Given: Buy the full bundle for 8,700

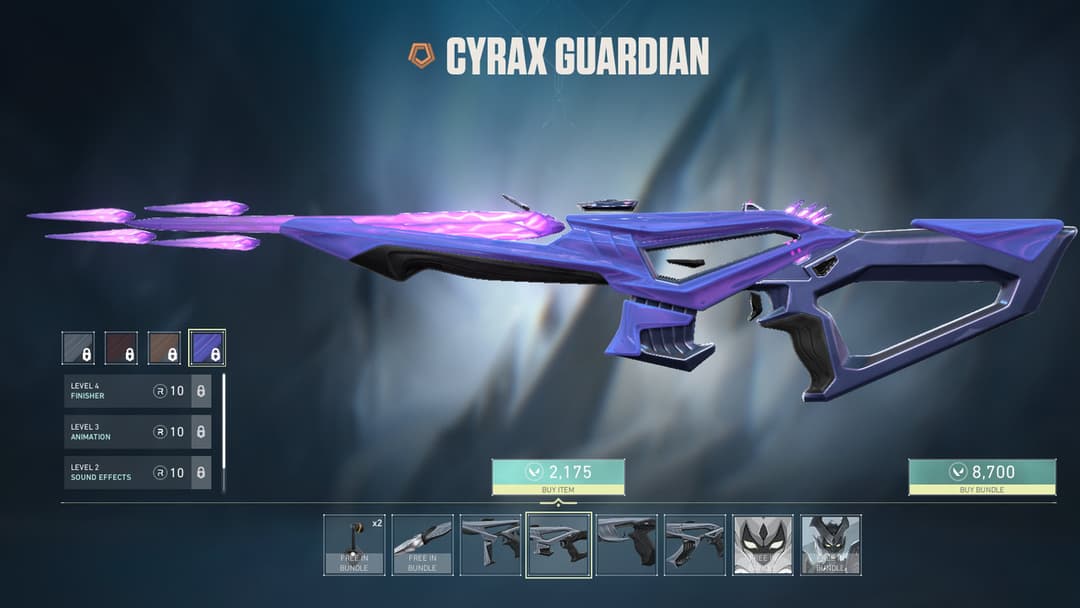Looking at the screenshot, I should coord(981,476).
